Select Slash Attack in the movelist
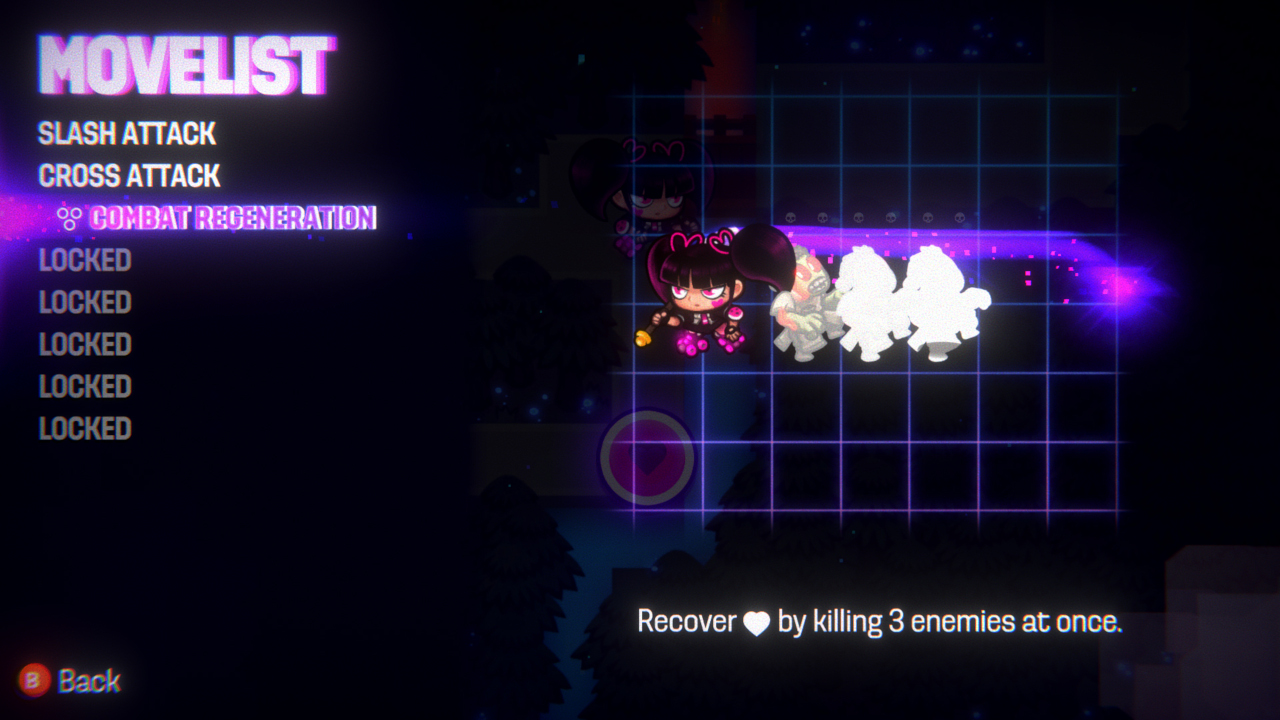This screenshot has height=720, width=1280. point(127,133)
